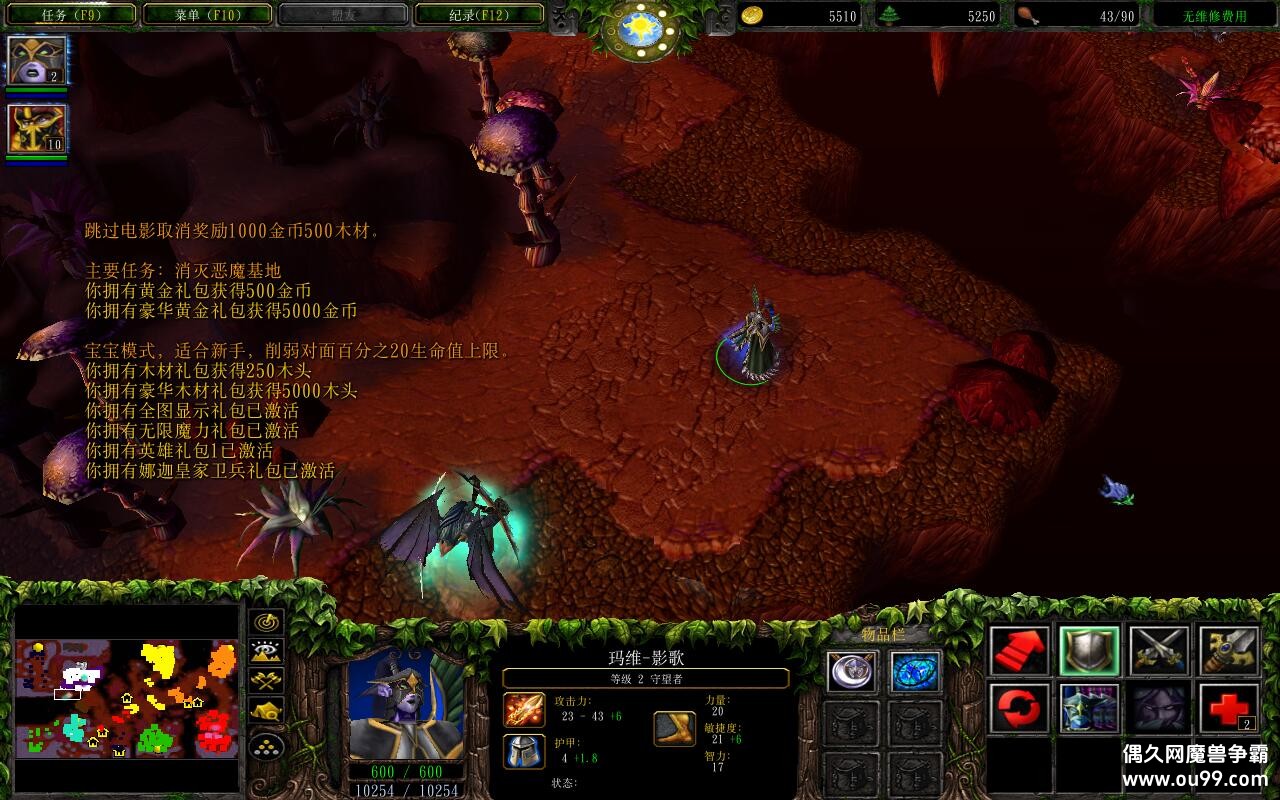Activate the crossed swords command

coord(1159,651)
